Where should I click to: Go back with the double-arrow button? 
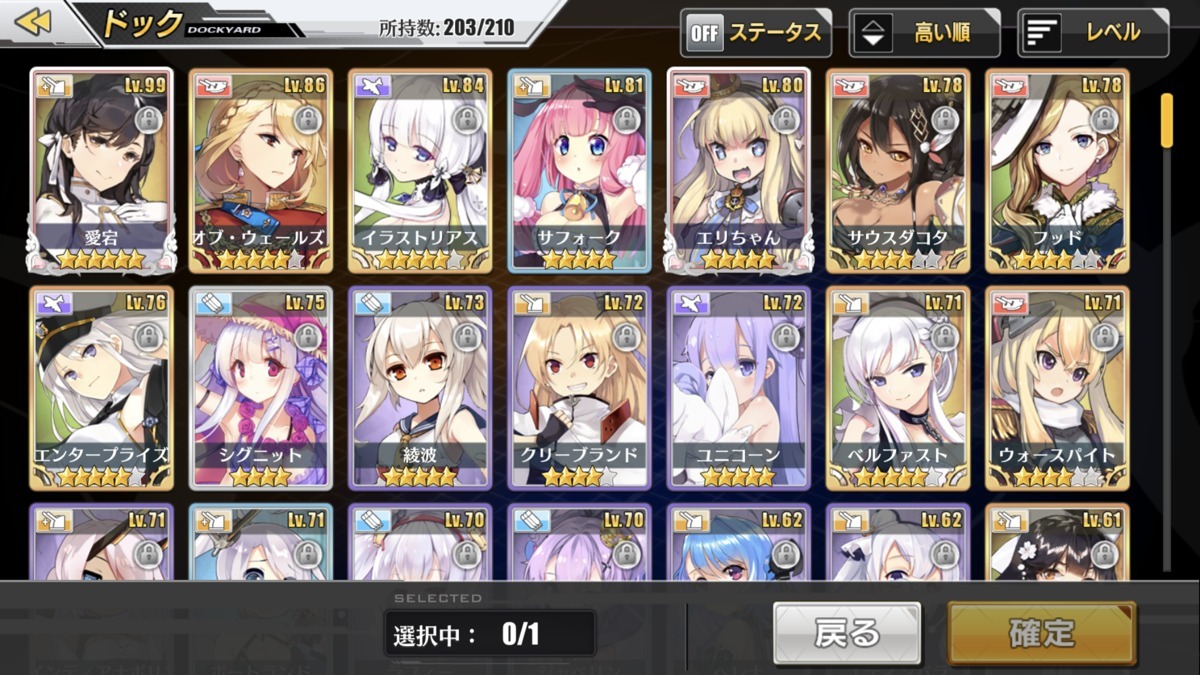35,22
